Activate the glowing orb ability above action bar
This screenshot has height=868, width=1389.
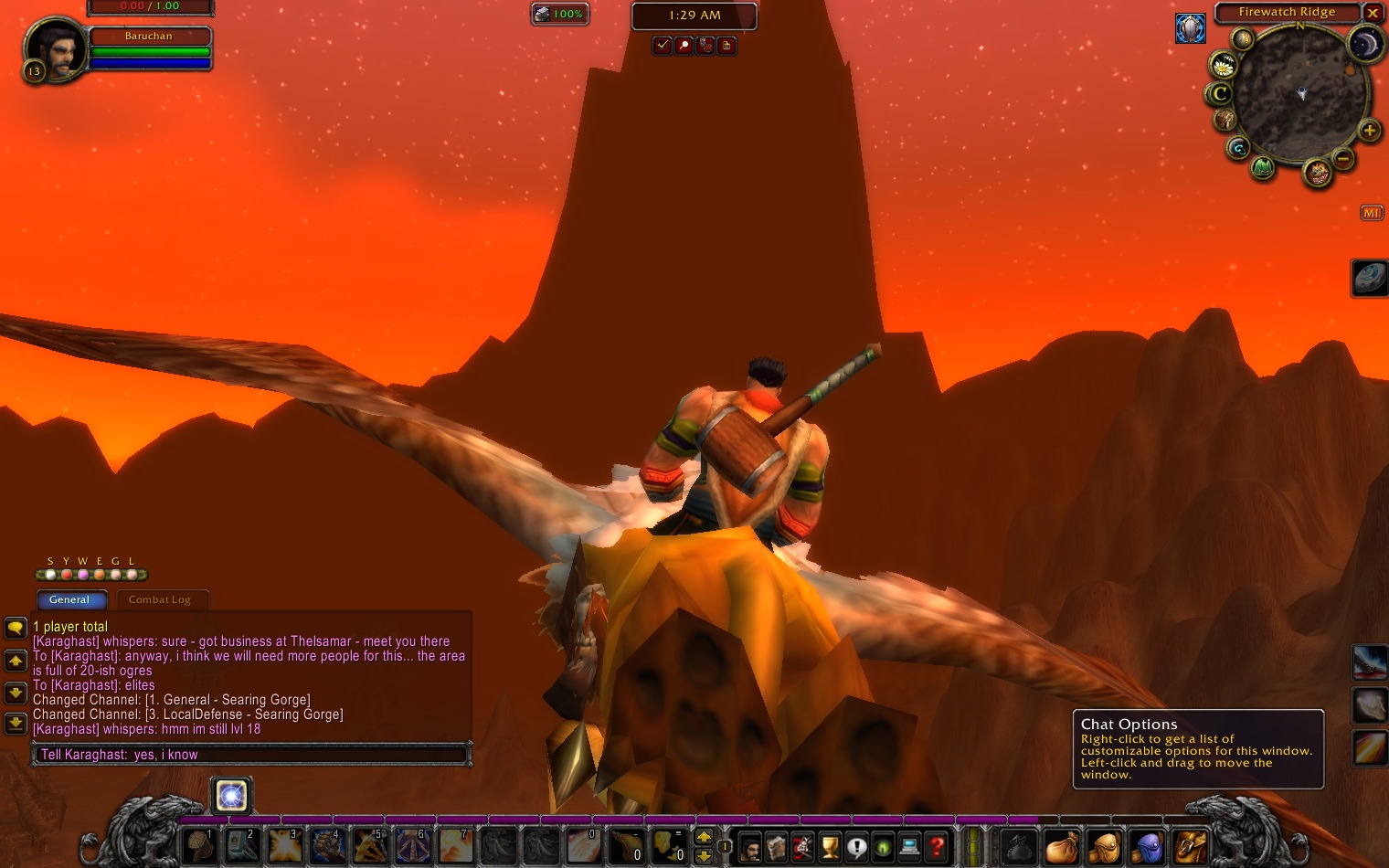coord(231,796)
